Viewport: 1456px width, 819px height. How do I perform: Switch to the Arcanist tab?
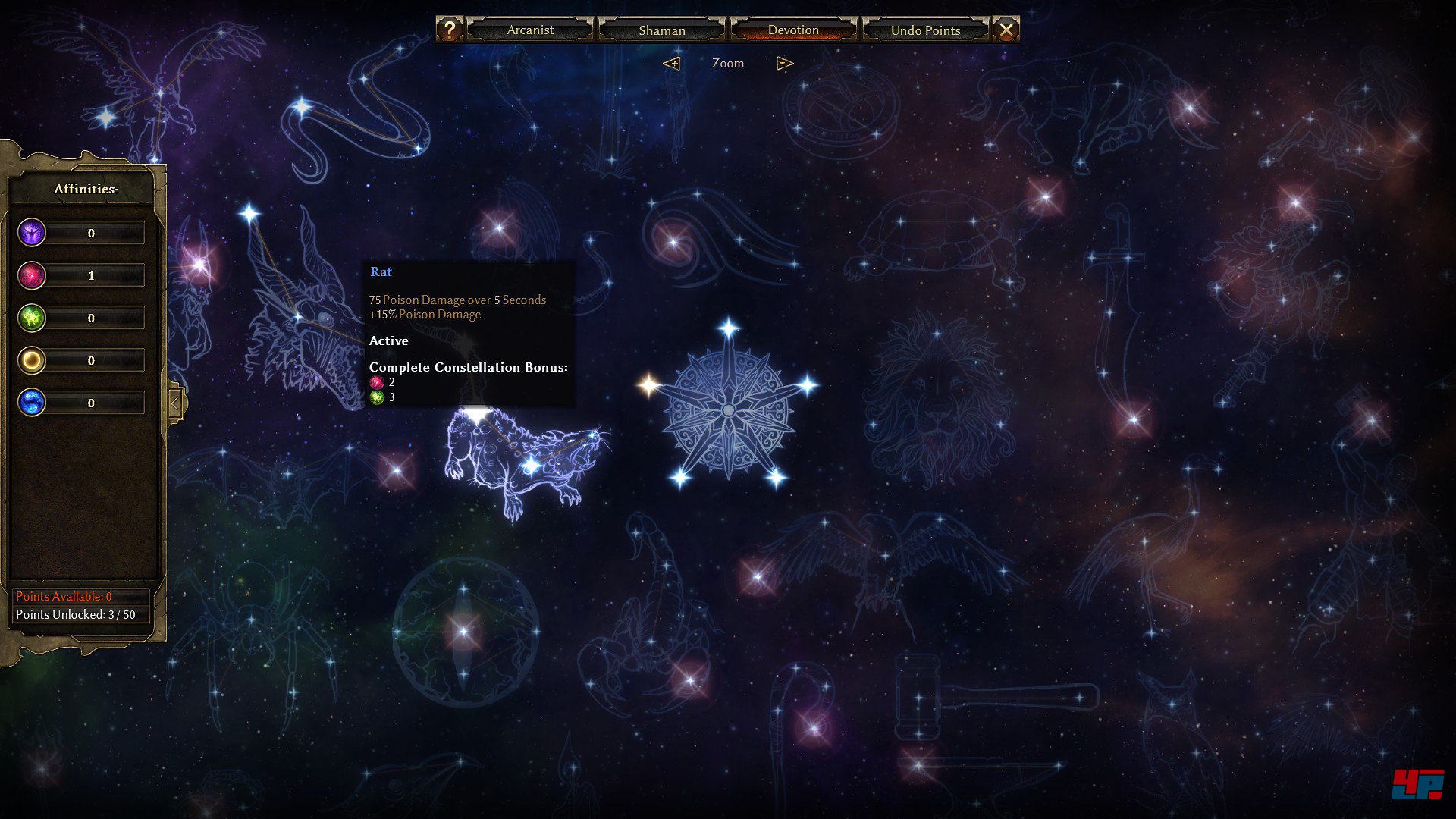pos(530,30)
